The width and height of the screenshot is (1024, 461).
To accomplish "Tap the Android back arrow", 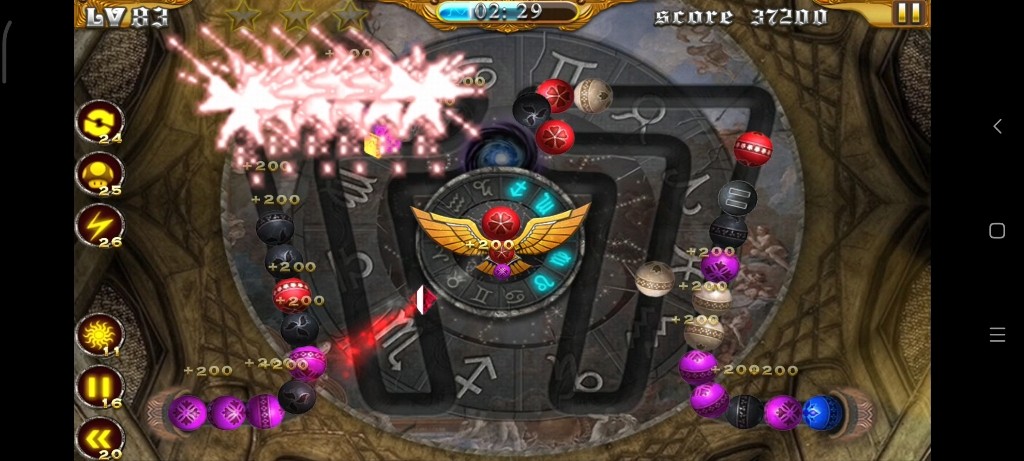I will coord(997,126).
